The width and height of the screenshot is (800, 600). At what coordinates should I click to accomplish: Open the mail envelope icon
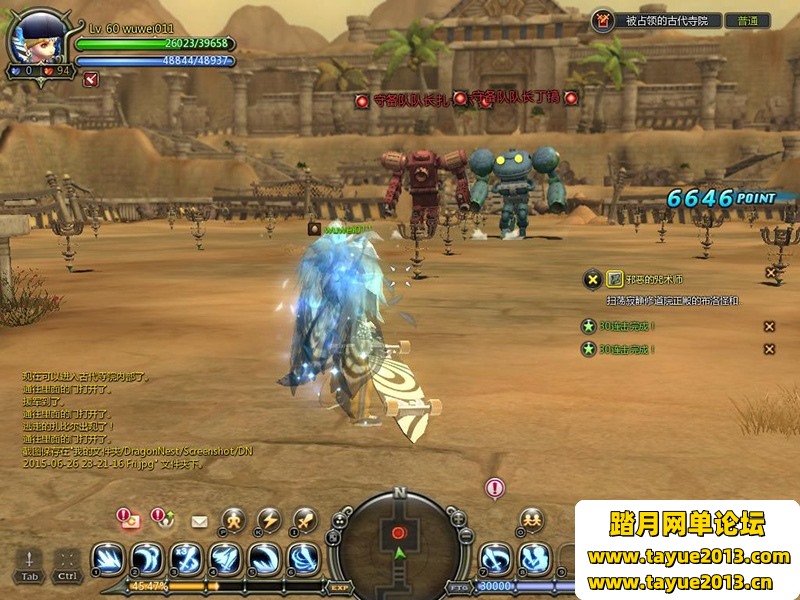click(199, 521)
